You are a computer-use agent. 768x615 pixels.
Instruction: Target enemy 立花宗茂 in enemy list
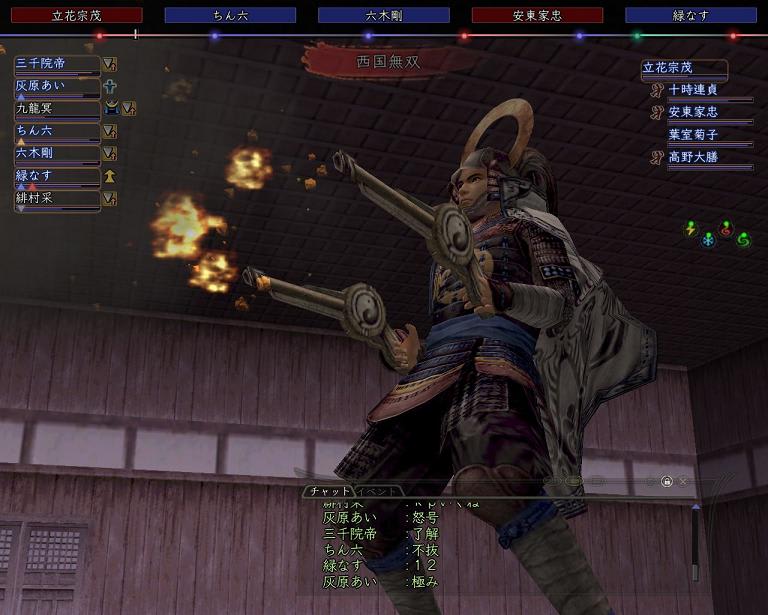click(x=684, y=69)
